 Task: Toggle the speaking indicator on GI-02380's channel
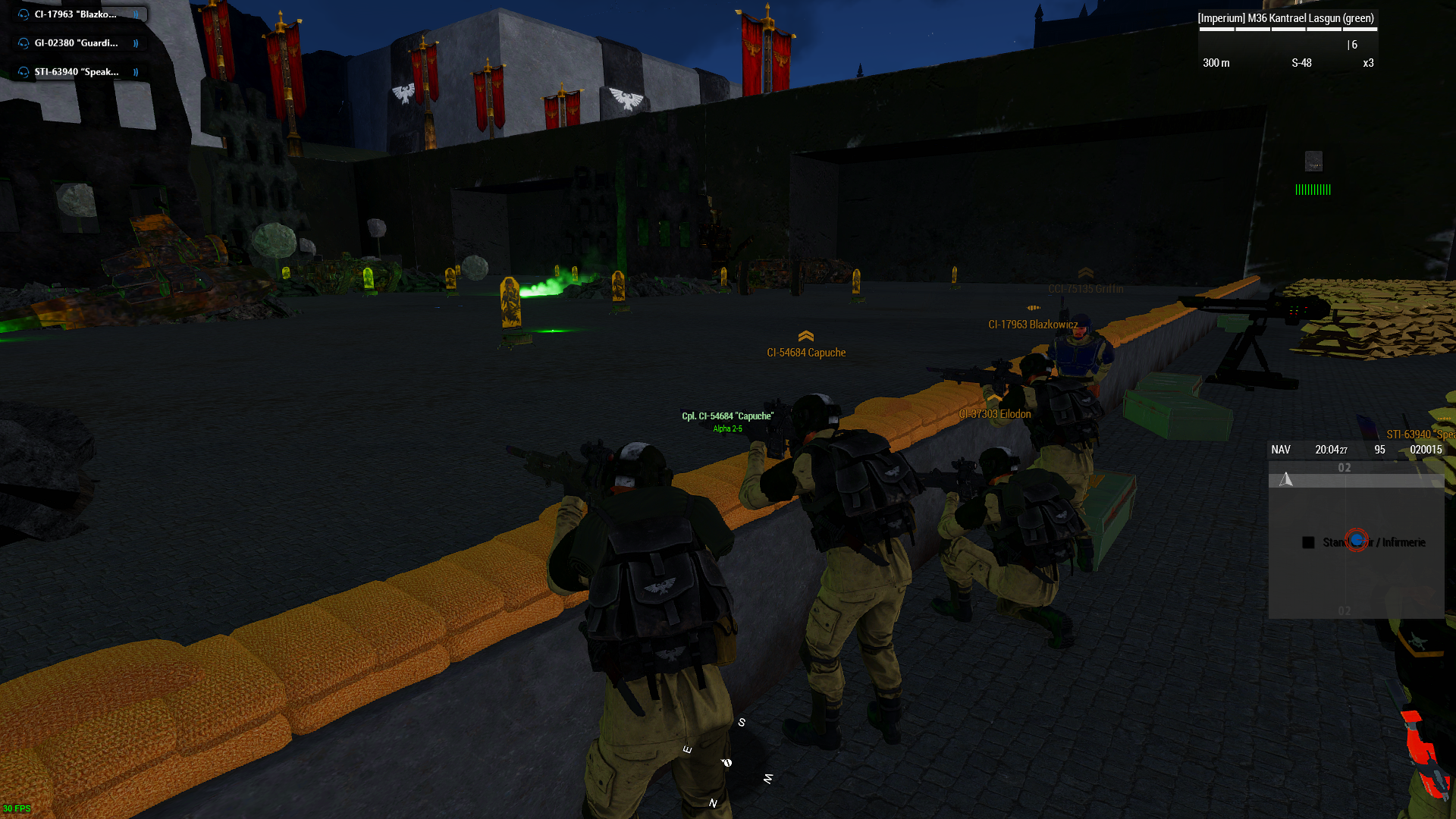135,42
